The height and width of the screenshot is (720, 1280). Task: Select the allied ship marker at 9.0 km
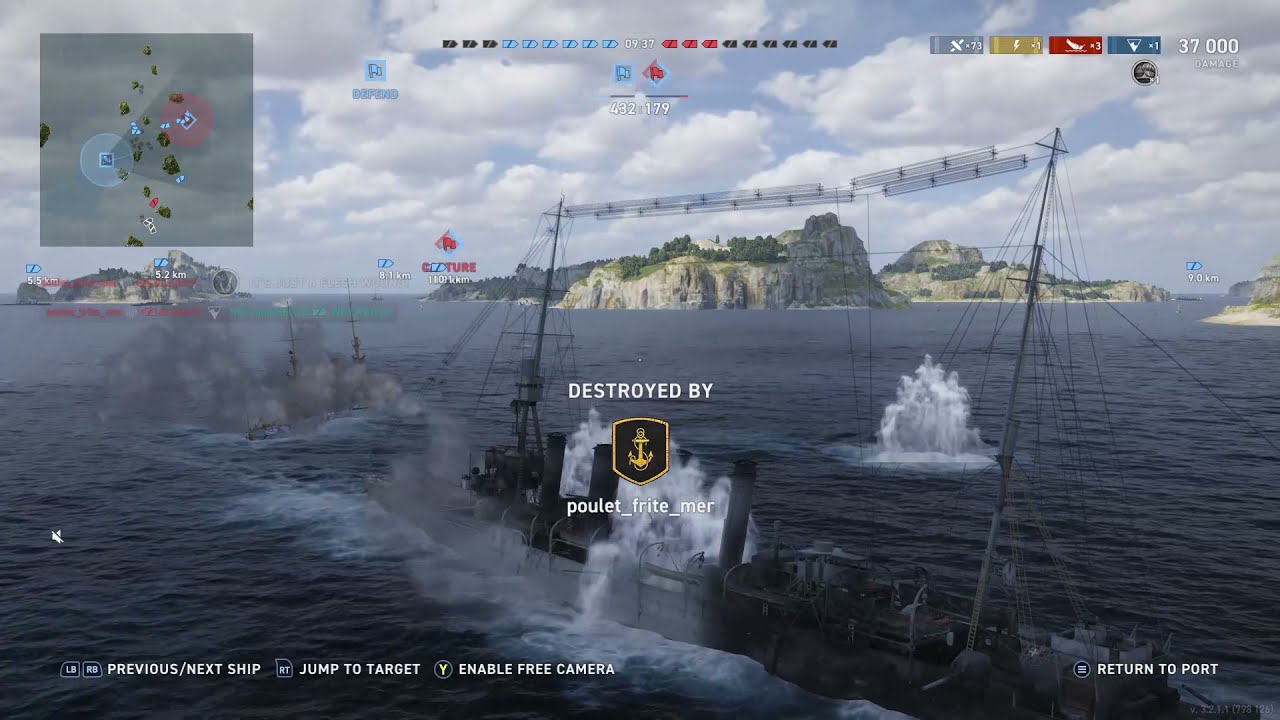(1193, 267)
